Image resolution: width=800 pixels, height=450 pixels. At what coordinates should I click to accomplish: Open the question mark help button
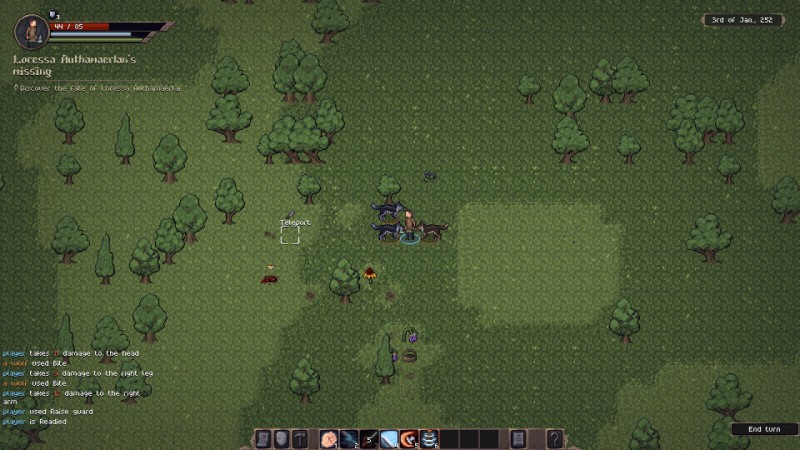(x=554, y=438)
